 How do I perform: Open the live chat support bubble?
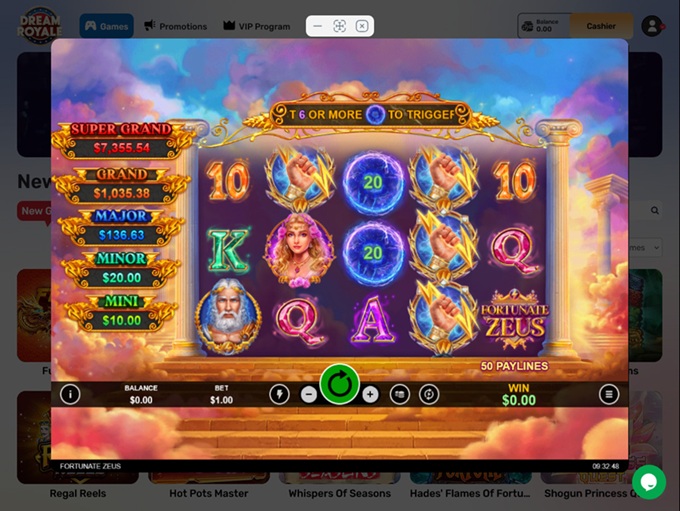click(x=648, y=482)
